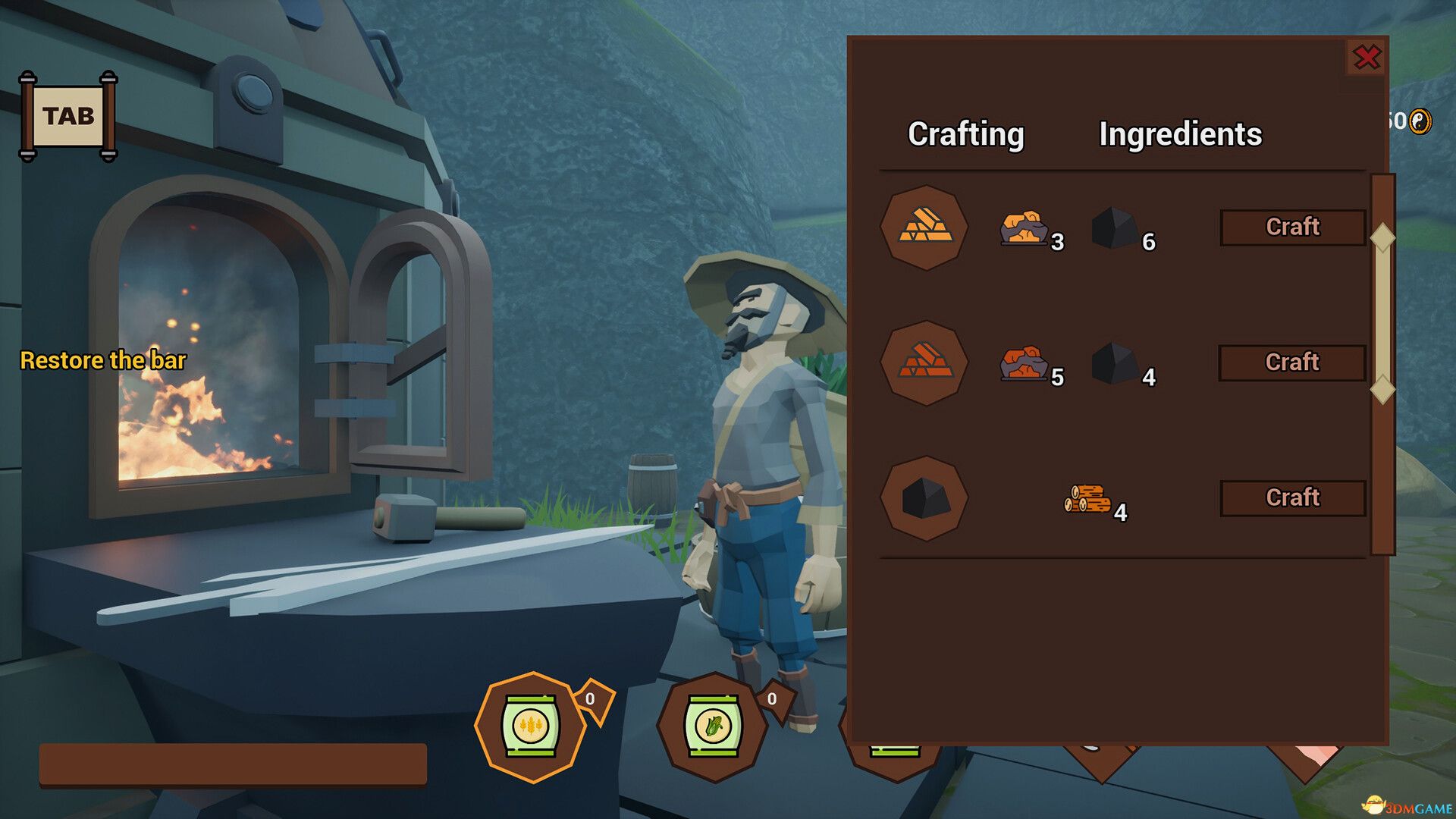Image resolution: width=1456 pixels, height=819 pixels.
Task: Craft coal from wood logs
Action: [x=1291, y=497]
